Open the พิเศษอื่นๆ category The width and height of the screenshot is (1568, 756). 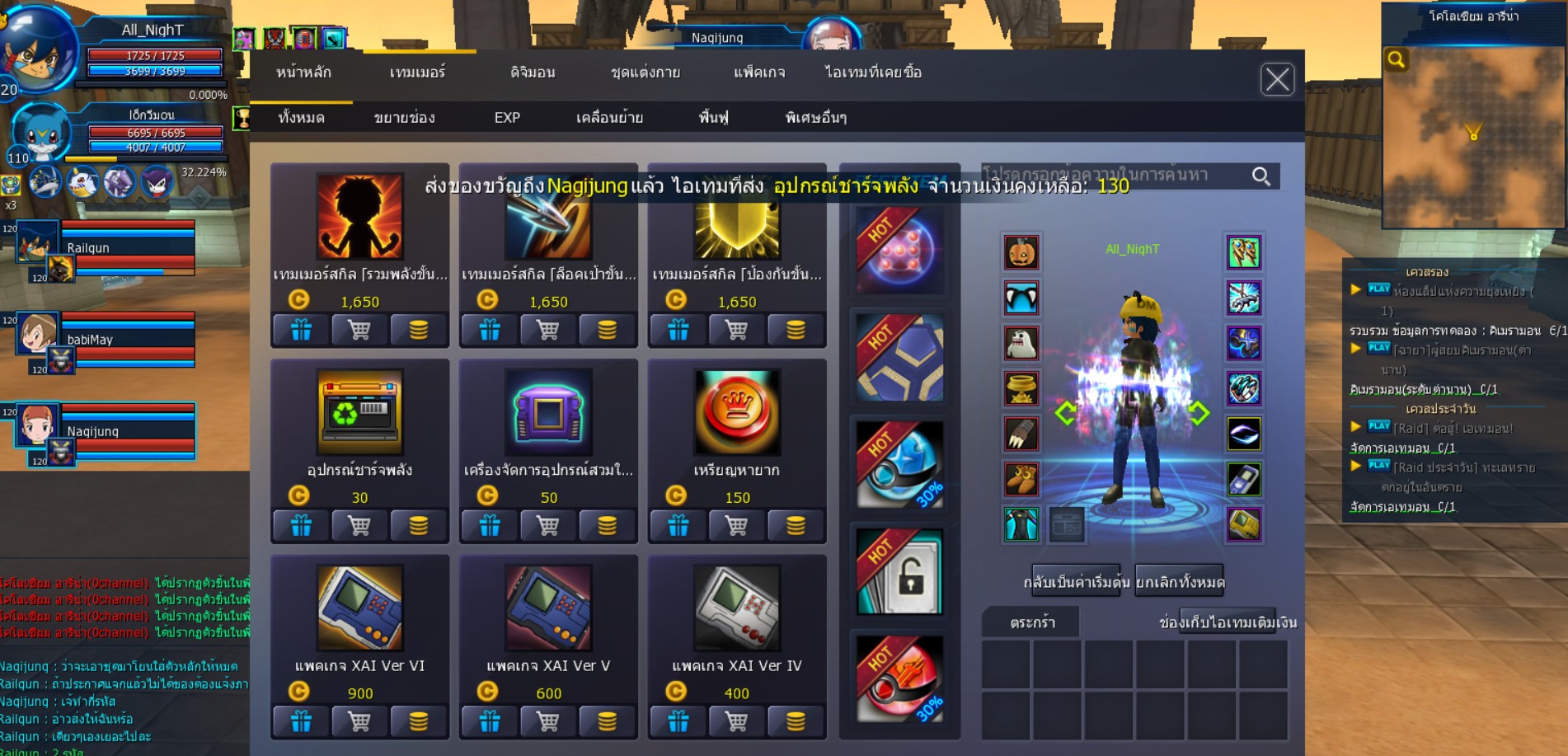816,118
